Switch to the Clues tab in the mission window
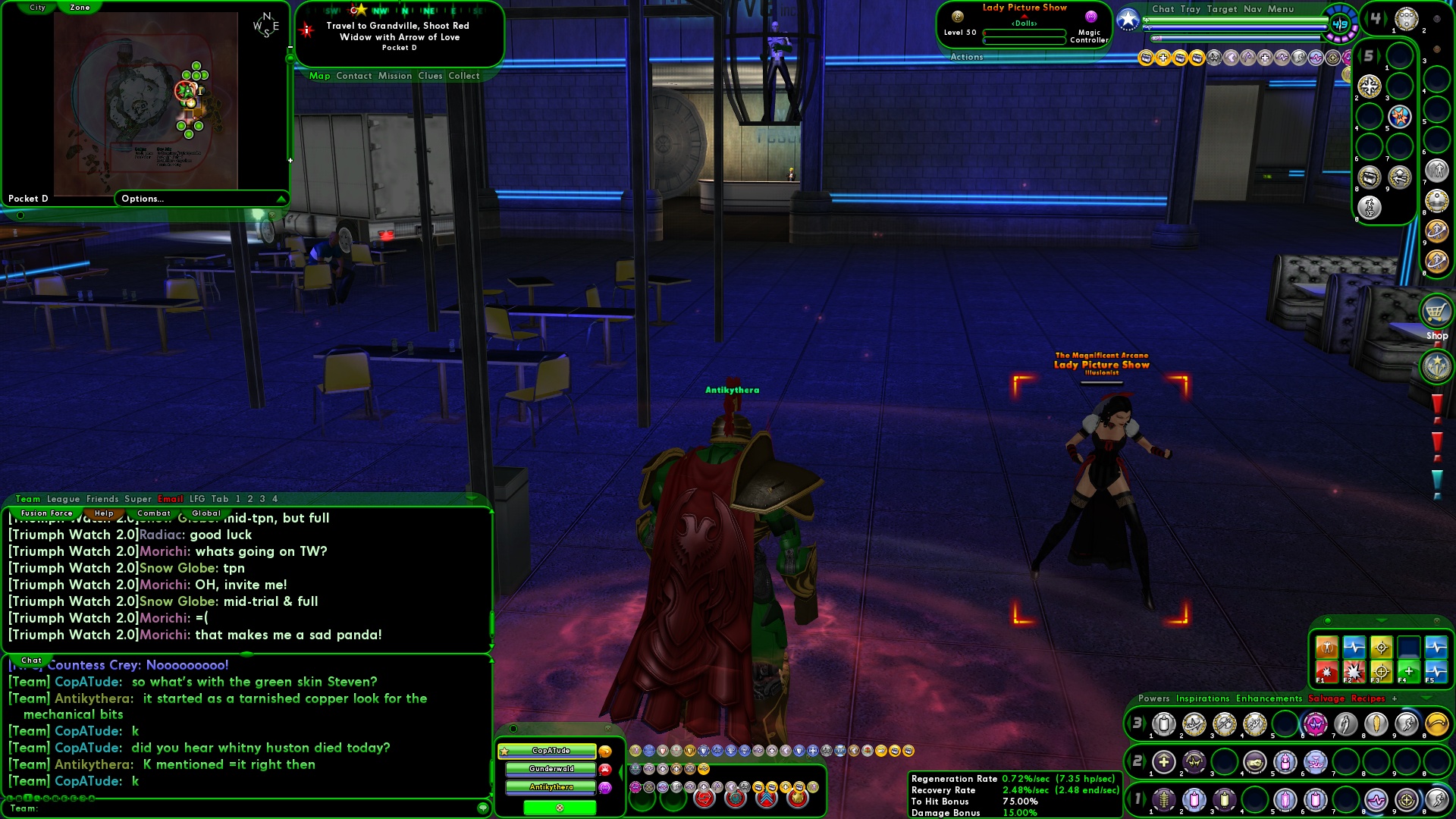1456x819 pixels. coord(432,76)
